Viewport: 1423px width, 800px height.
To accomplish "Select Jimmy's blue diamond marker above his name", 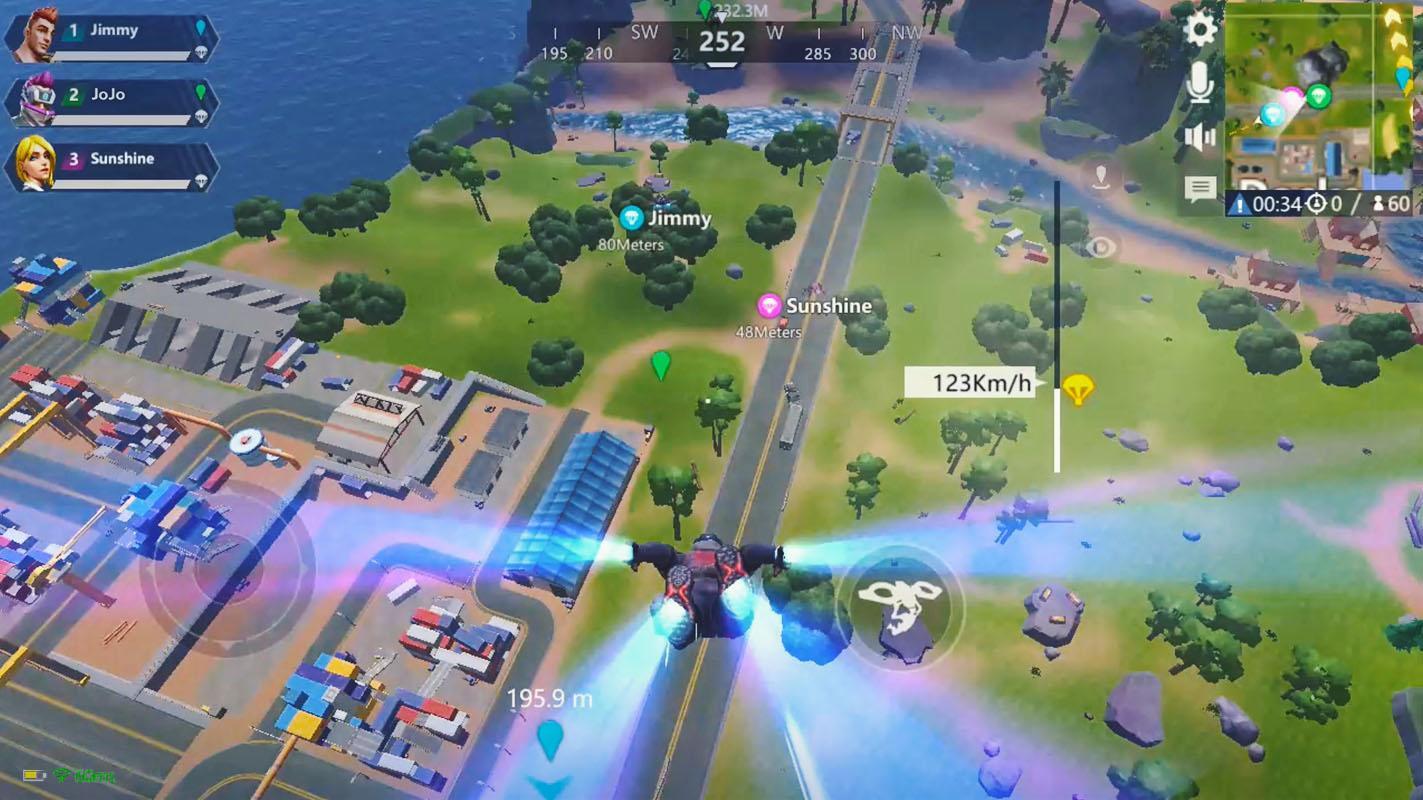I will coord(633,217).
